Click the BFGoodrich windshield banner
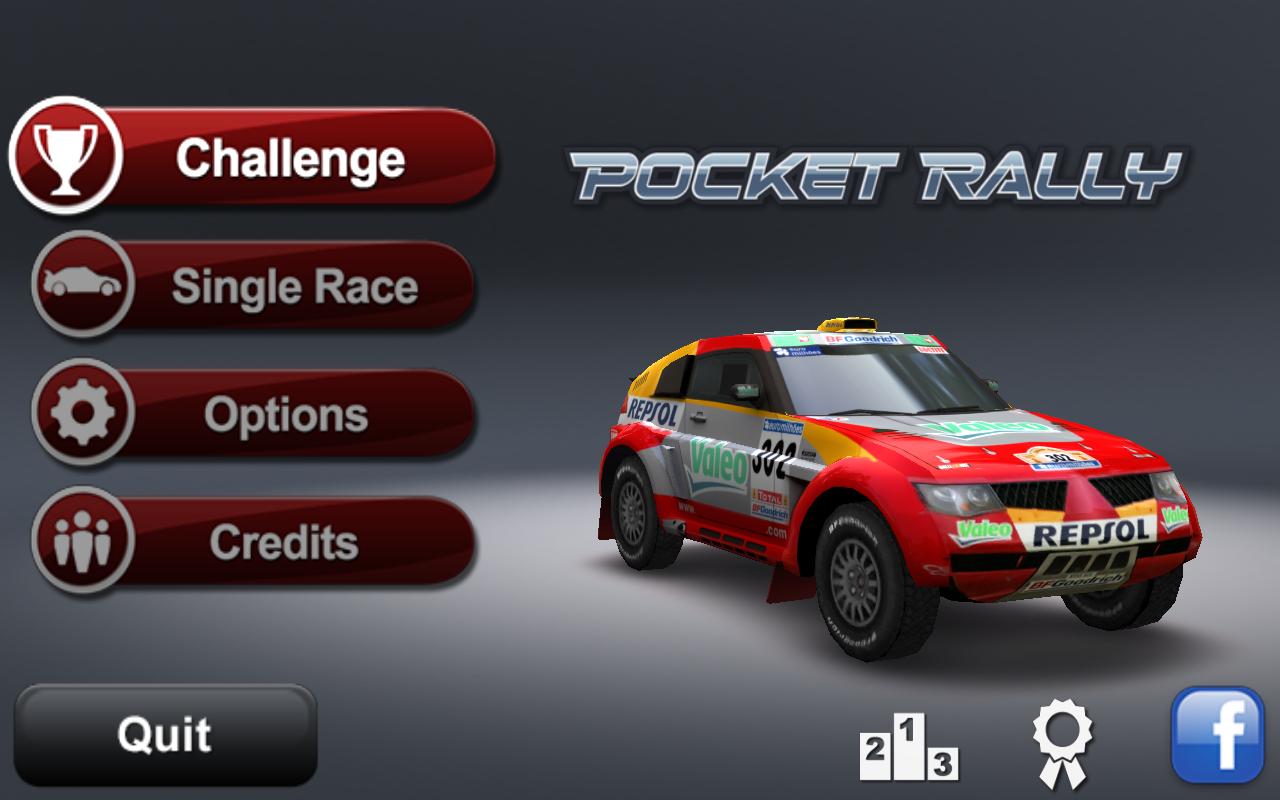 tap(860, 340)
